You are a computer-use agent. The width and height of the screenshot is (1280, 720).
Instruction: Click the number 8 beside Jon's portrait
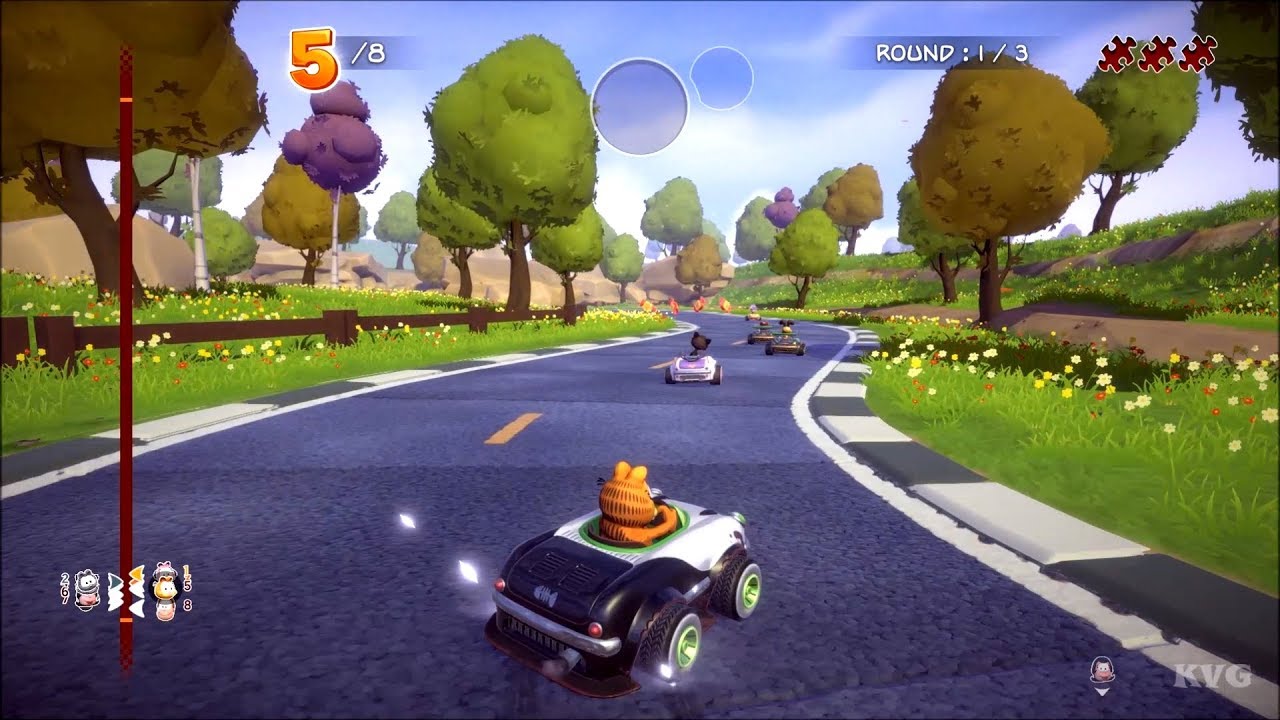188,604
